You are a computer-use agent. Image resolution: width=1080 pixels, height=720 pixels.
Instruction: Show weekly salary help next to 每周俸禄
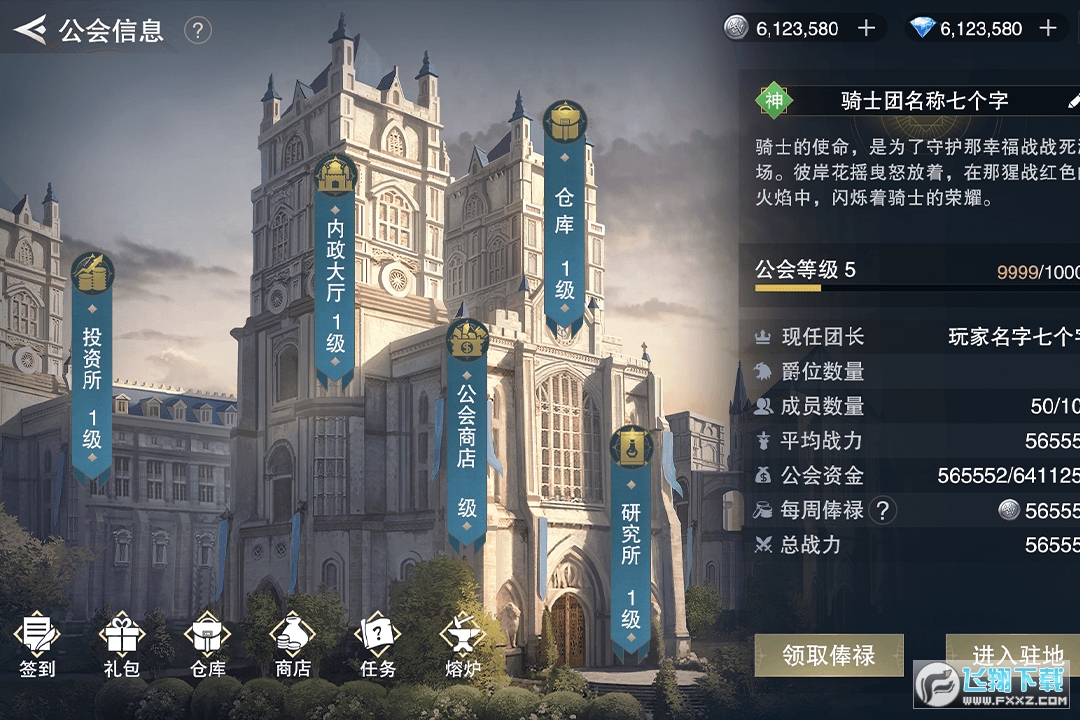point(881,511)
